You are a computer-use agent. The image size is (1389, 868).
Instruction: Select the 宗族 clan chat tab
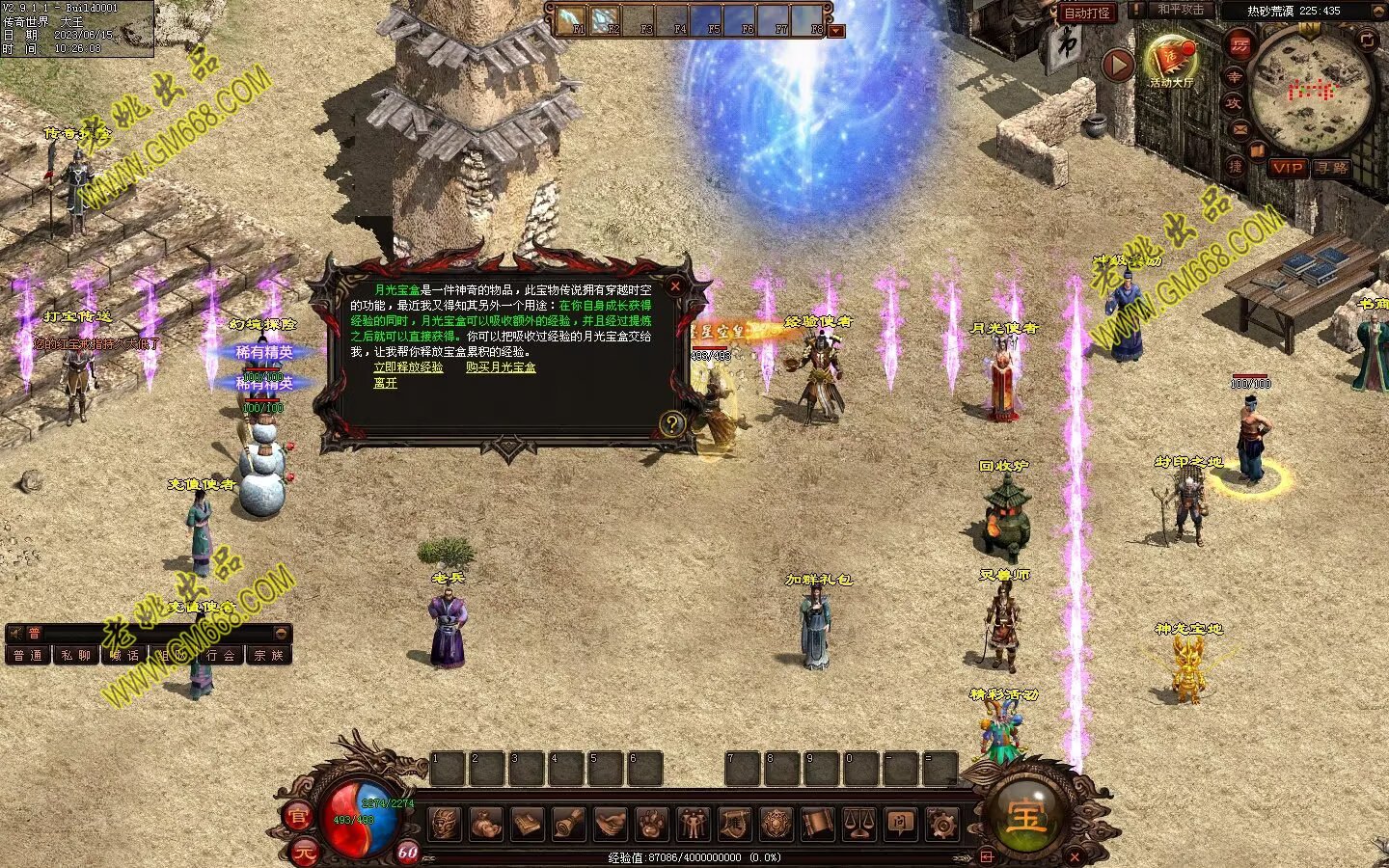coord(268,656)
